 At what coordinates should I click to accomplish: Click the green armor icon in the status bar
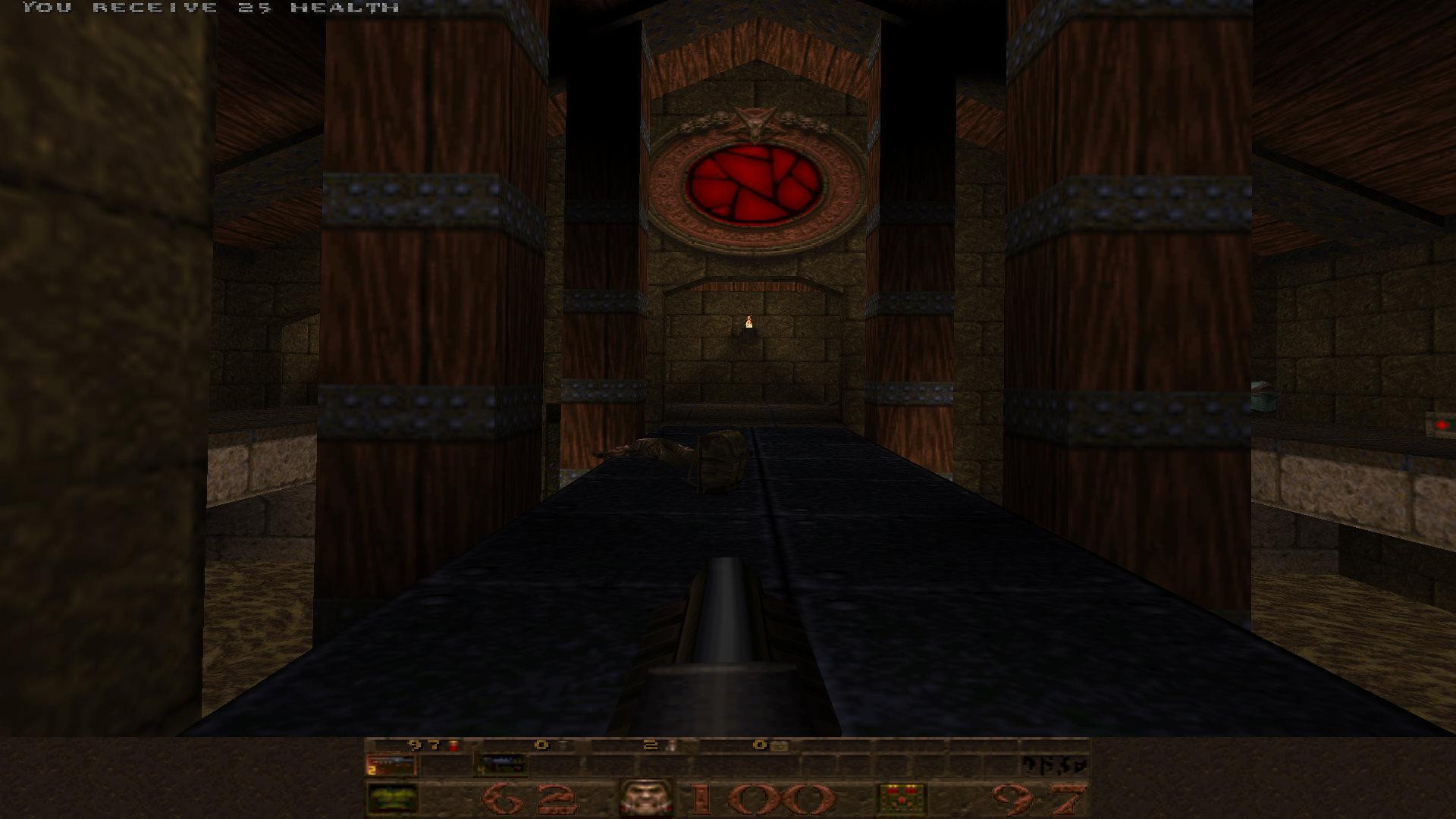point(391,798)
